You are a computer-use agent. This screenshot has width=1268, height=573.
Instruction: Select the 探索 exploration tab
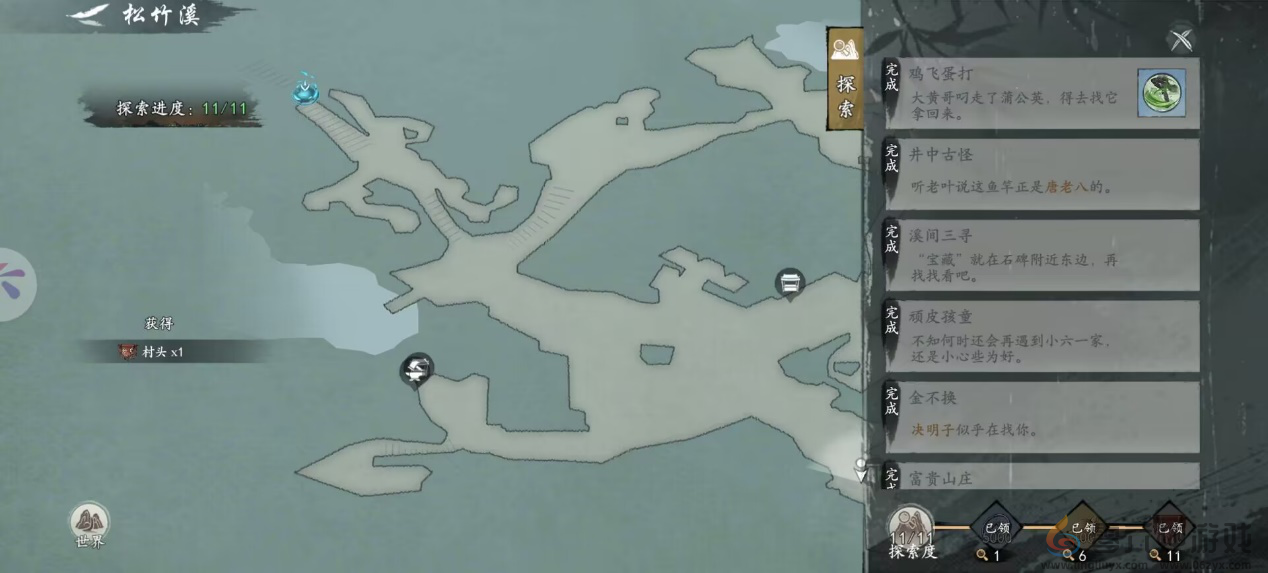(845, 80)
